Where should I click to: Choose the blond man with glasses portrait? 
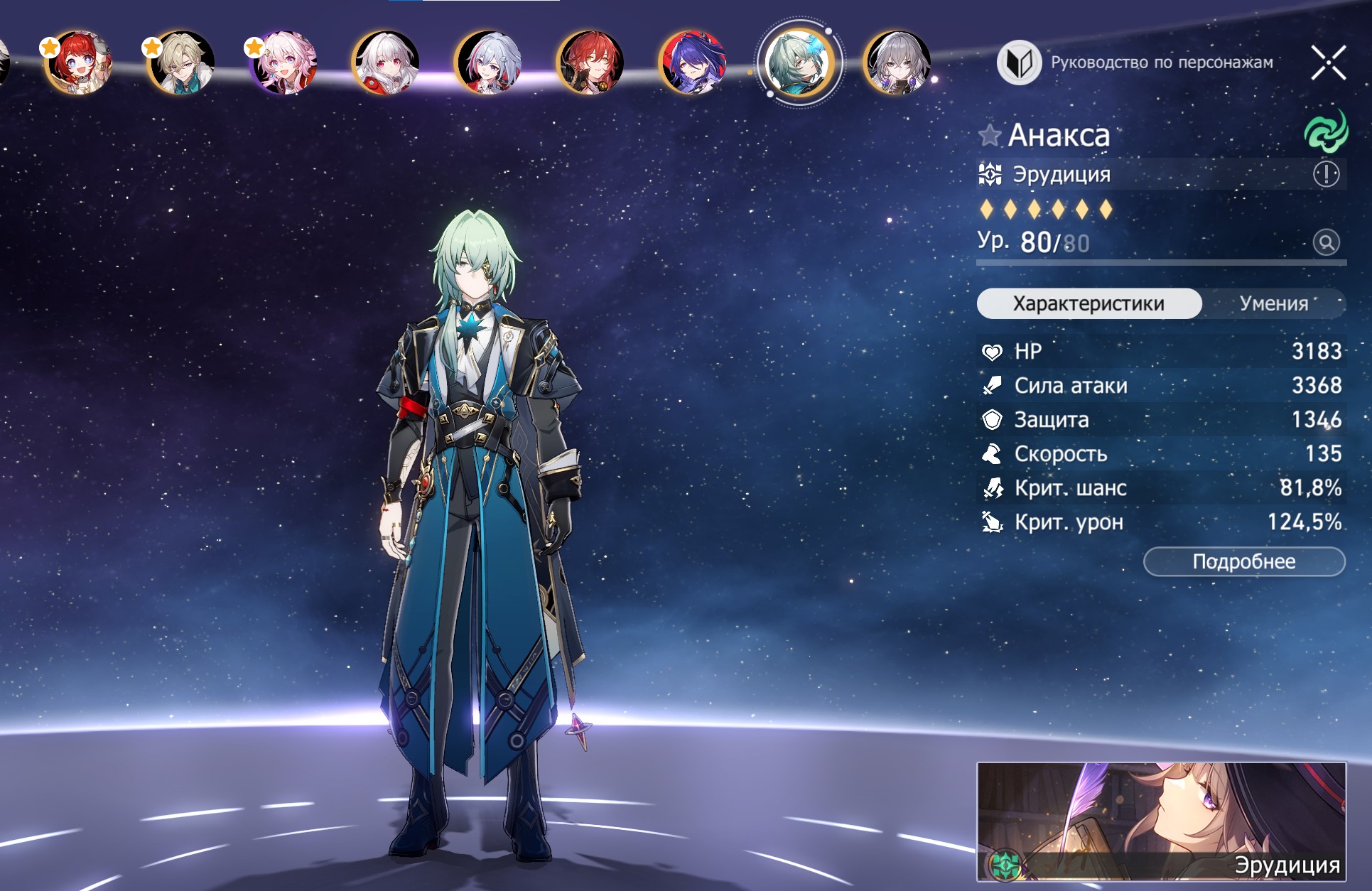[x=180, y=63]
